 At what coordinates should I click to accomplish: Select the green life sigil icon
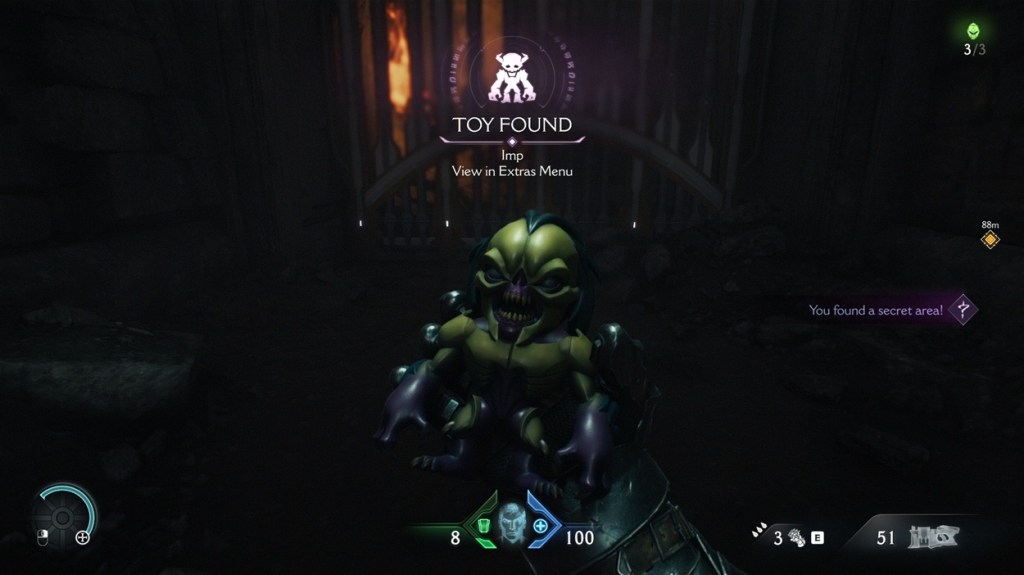tap(974, 31)
